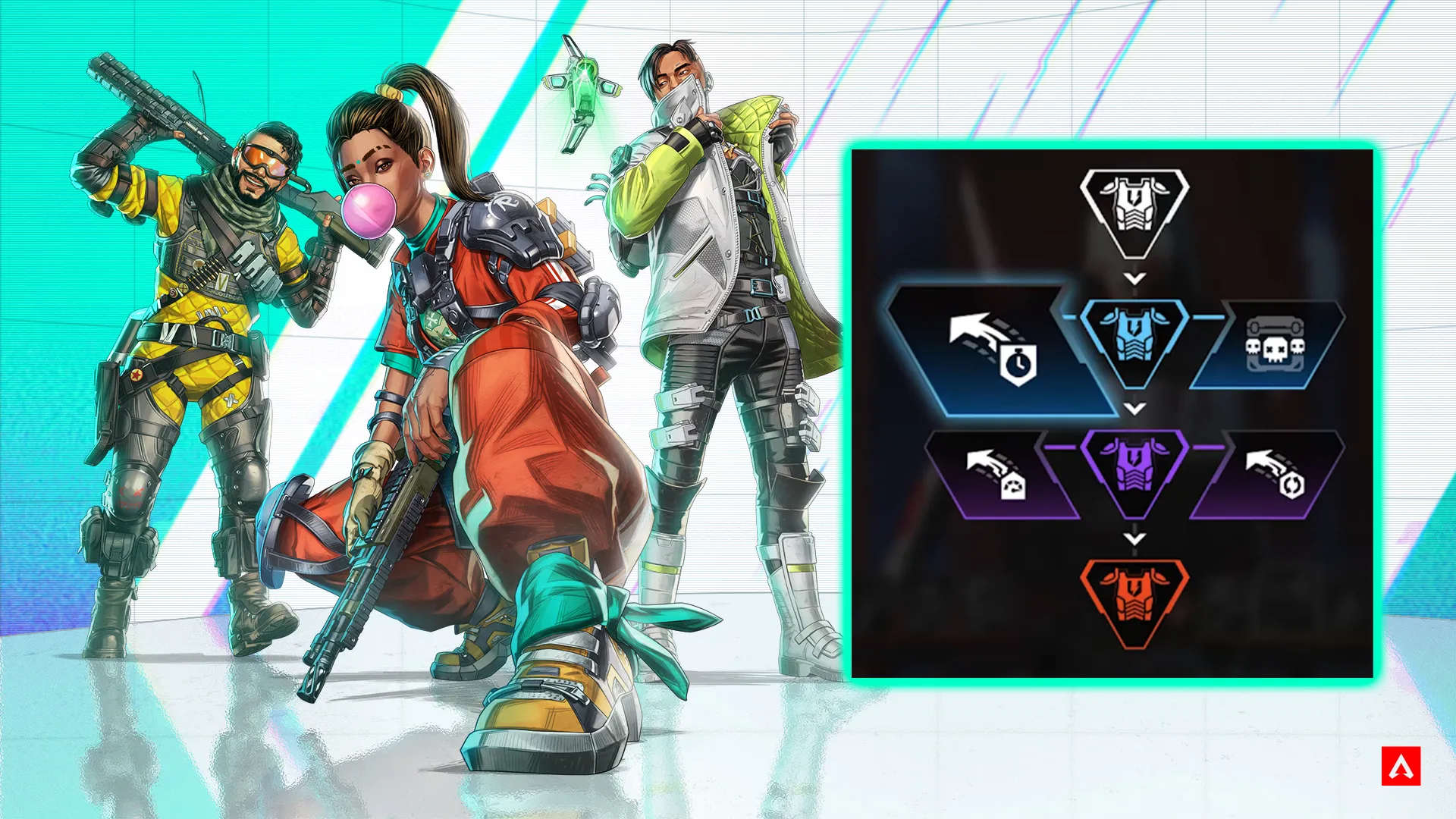Select the white base armor icon
The image size is (1456, 819).
1134,206
